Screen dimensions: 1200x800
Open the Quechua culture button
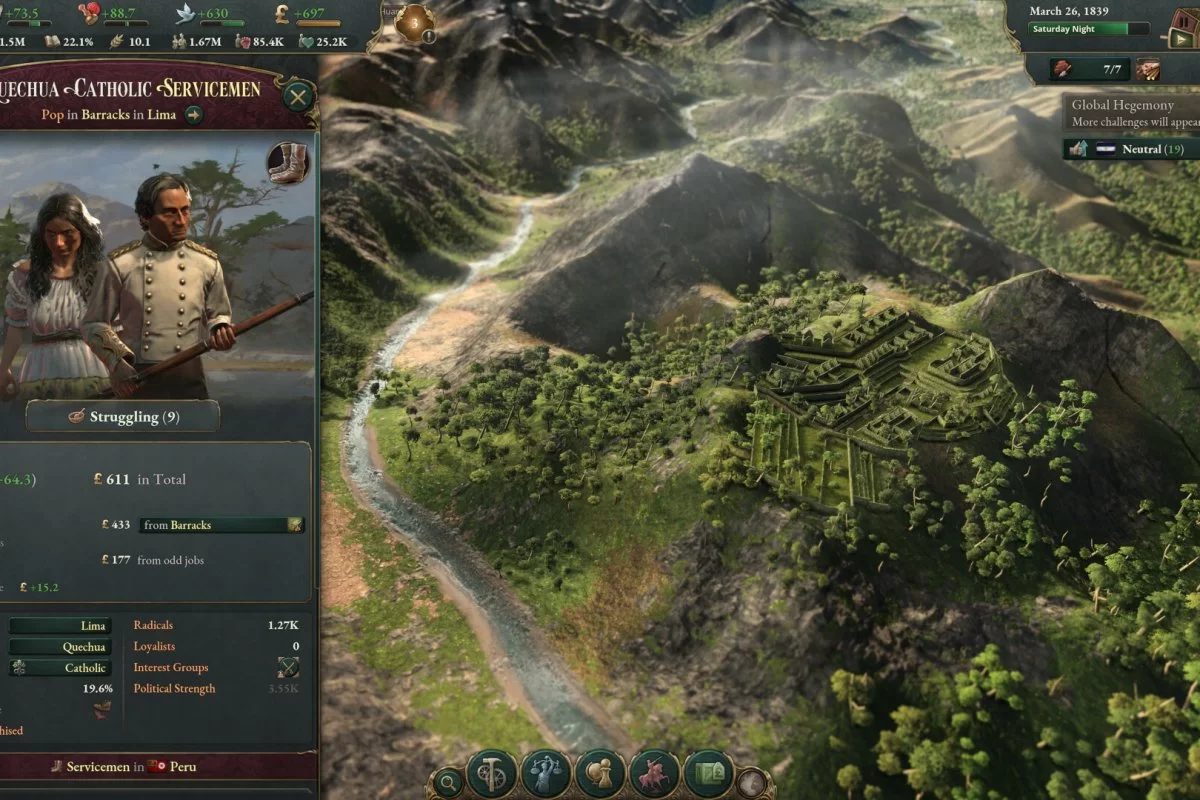[x=62, y=647]
